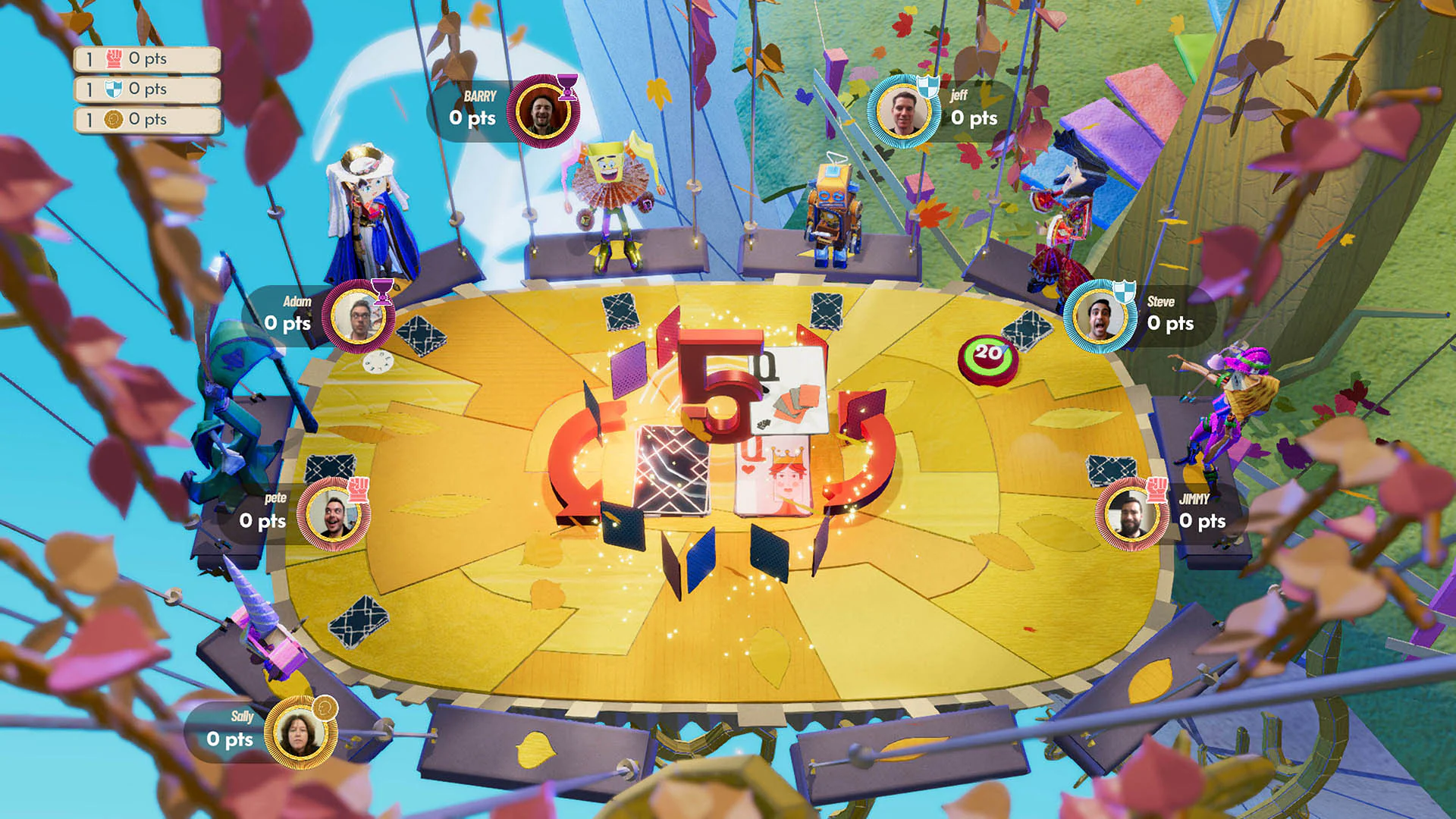
Task: Select the gold coin team emblem on the scoreboard
Action: coord(114,119)
